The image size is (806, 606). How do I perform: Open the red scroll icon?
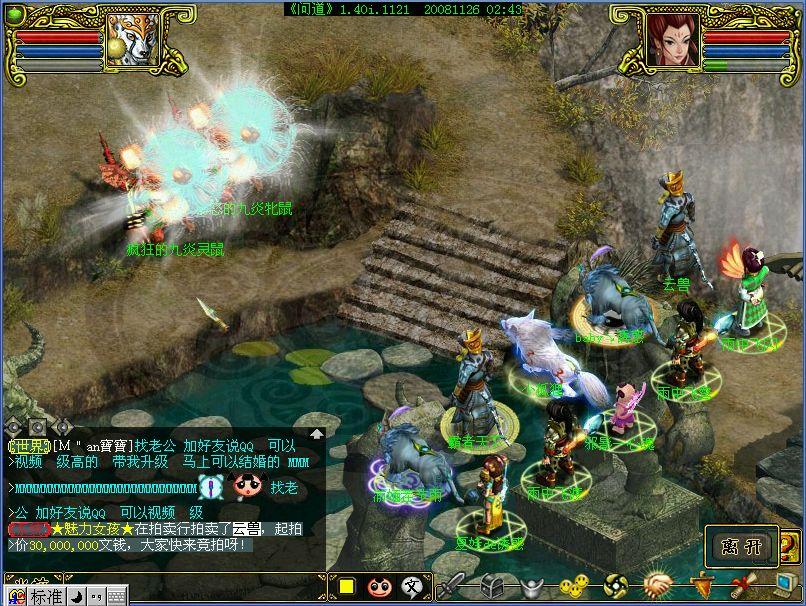click(741, 587)
